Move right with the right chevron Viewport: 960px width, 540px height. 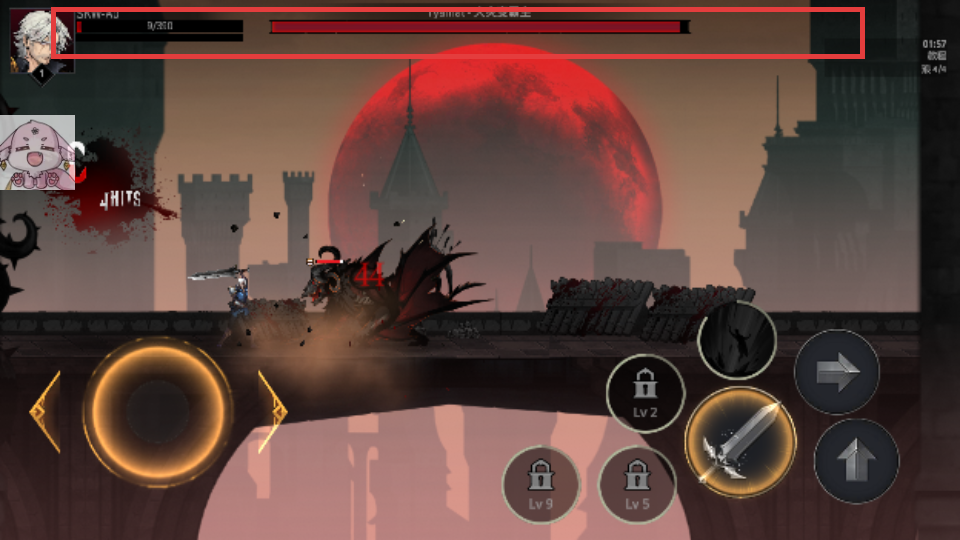pos(272,411)
